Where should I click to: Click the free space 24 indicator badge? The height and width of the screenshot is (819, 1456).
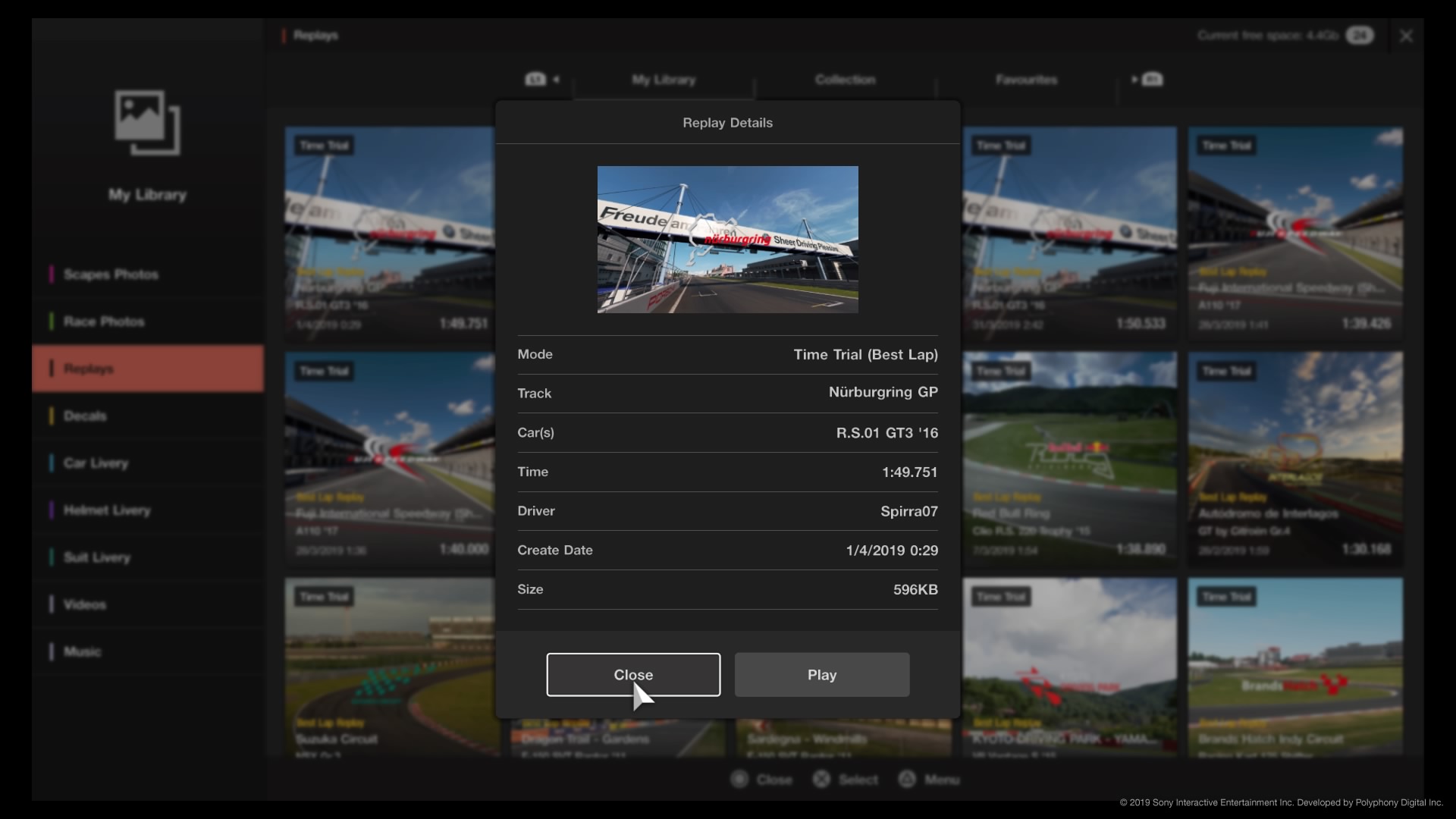tap(1360, 35)
